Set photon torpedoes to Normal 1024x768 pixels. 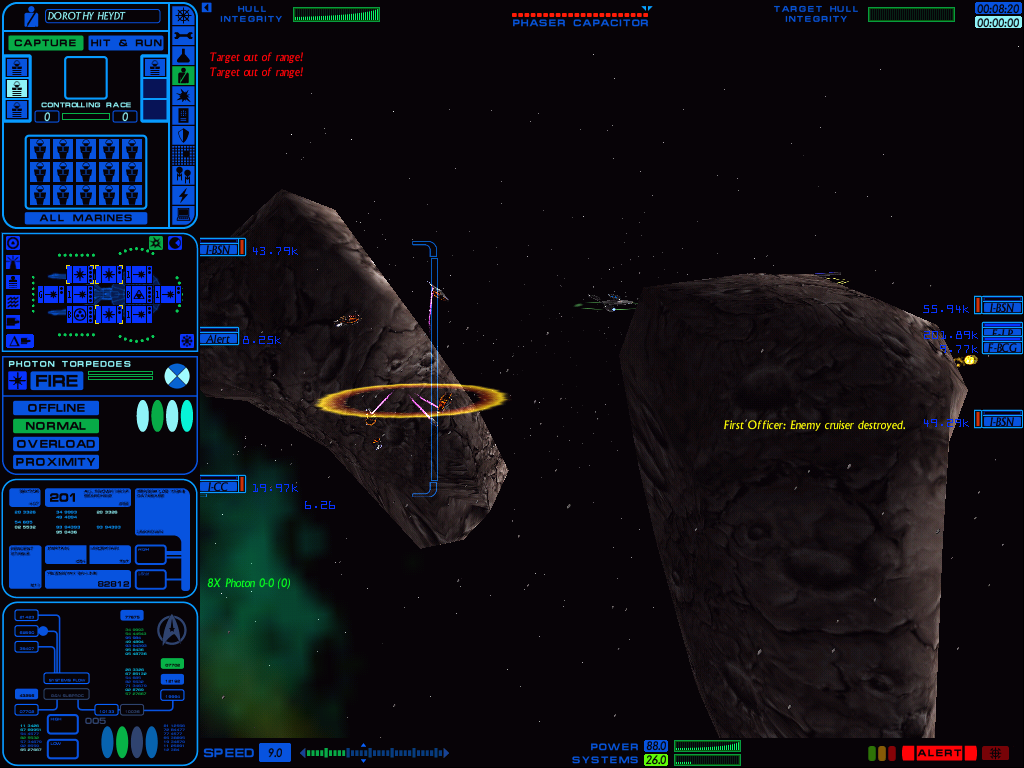(56, 426)
